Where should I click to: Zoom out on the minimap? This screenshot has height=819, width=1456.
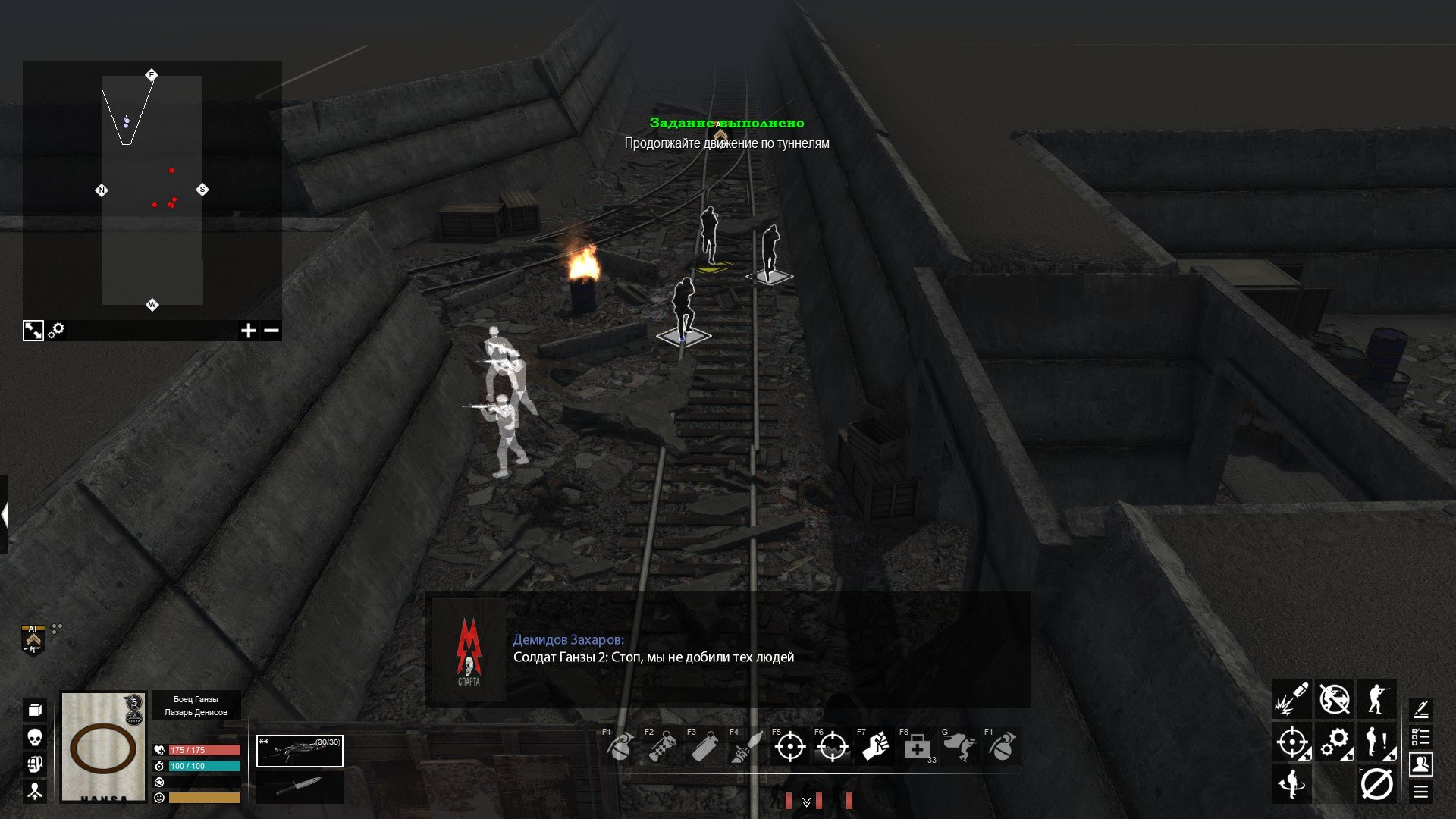click(271, 331)
